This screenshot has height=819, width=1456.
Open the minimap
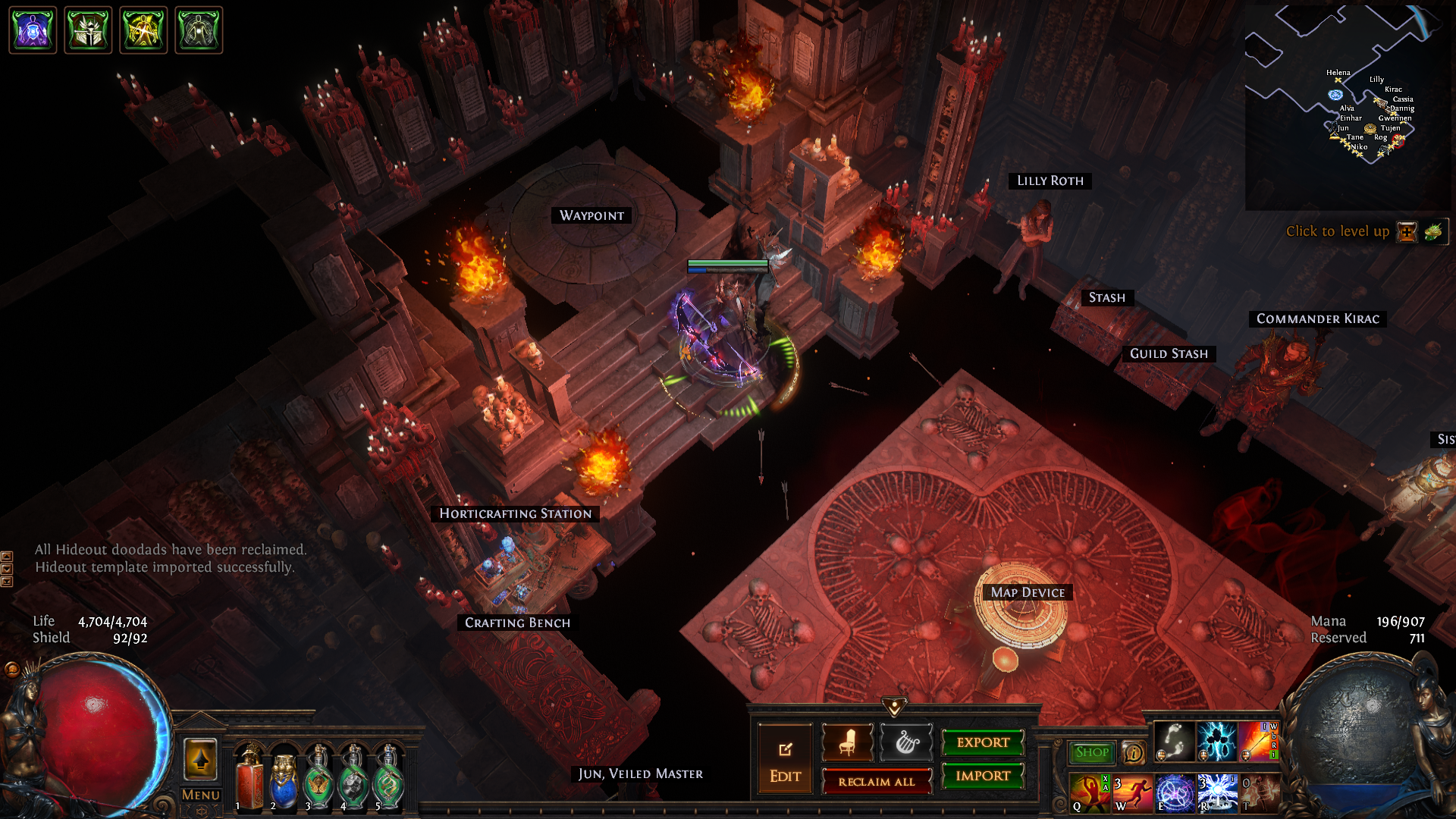point(1348,106)
